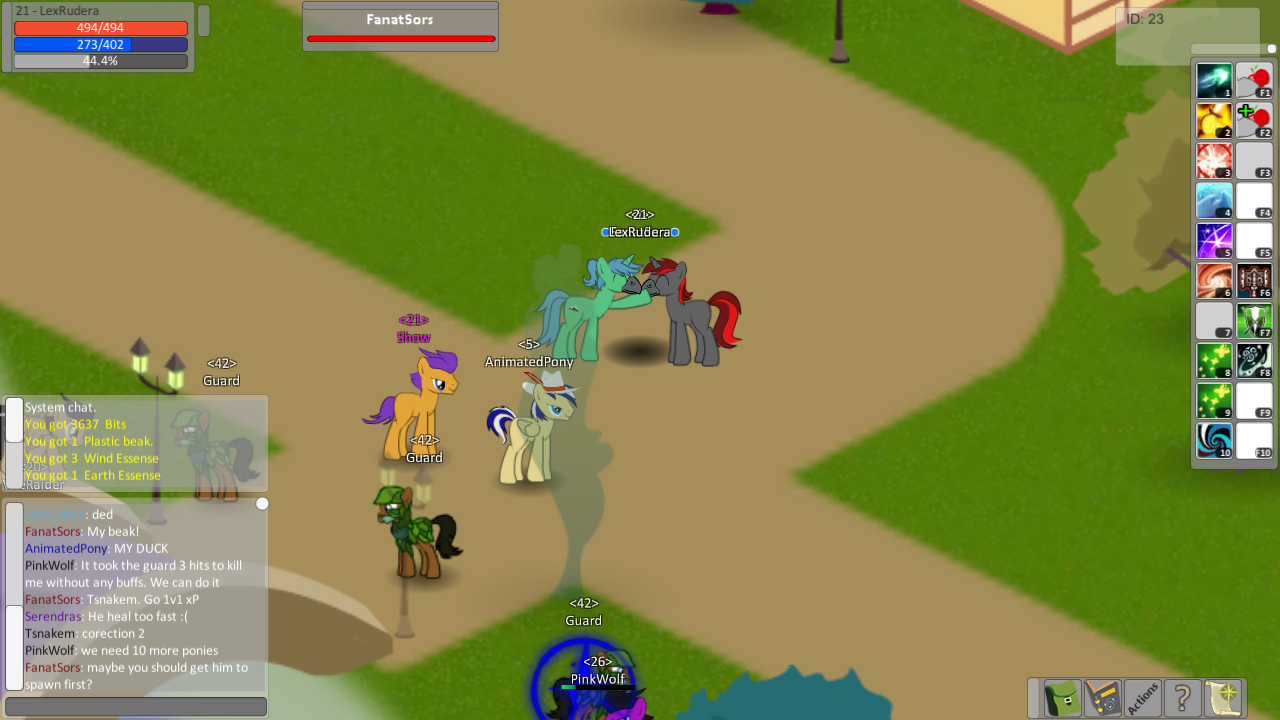Activate the blue vortex skill in slot 10
The height and width of the screenshot is (720, 1280).
click(x=1214, y=441)
